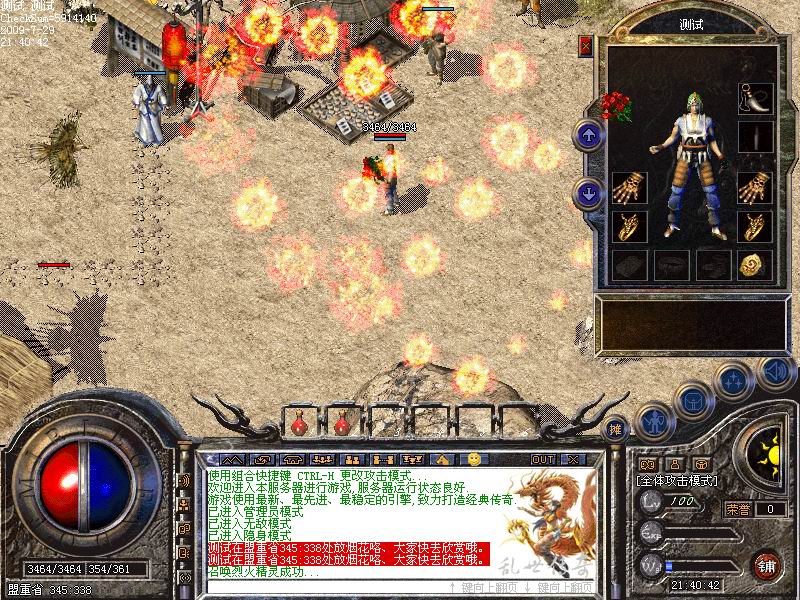Toggle the sound speaker button
The width and height of the screenshot is (800, 600).
776,371
